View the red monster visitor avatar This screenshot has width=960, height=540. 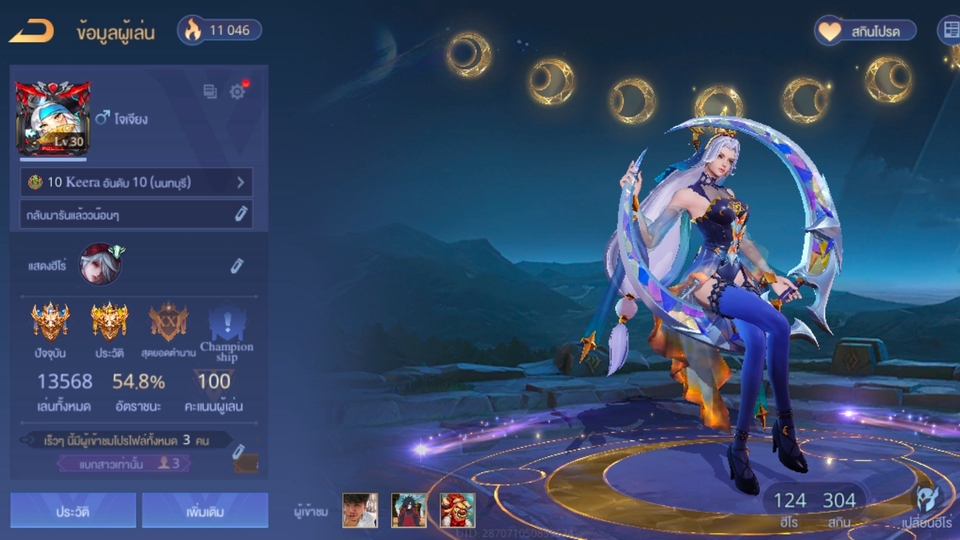click(x=458, y=510)
